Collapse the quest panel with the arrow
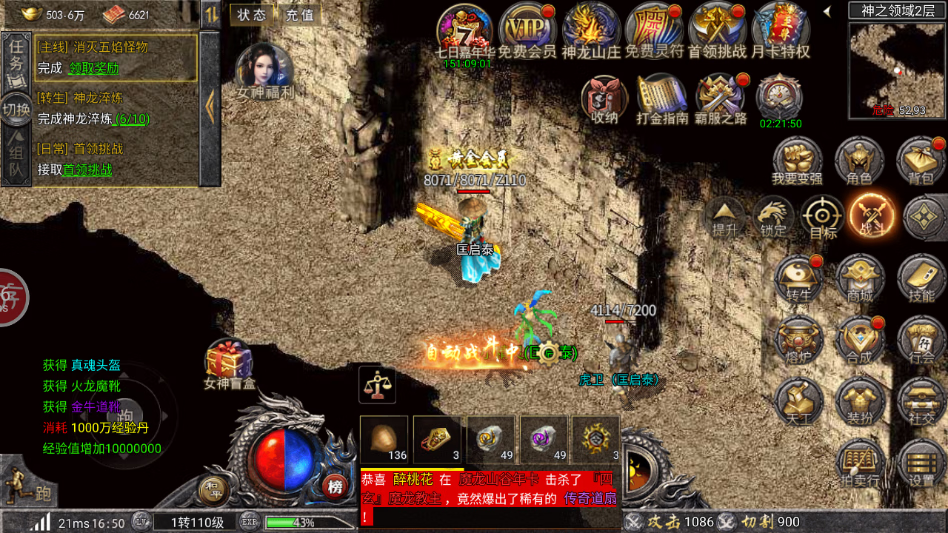 210,105
